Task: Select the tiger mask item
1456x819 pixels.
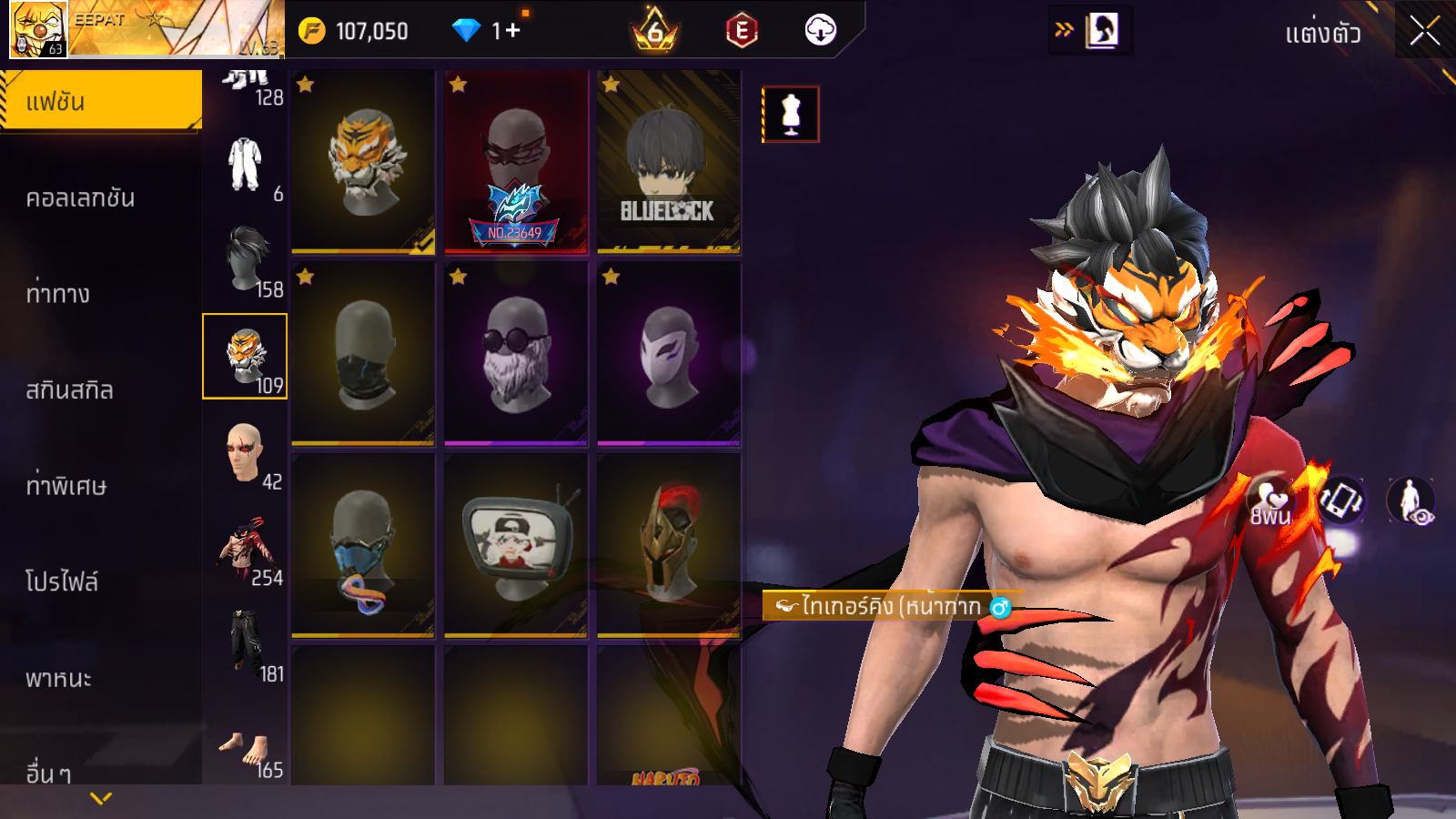Action: [363, 162]
